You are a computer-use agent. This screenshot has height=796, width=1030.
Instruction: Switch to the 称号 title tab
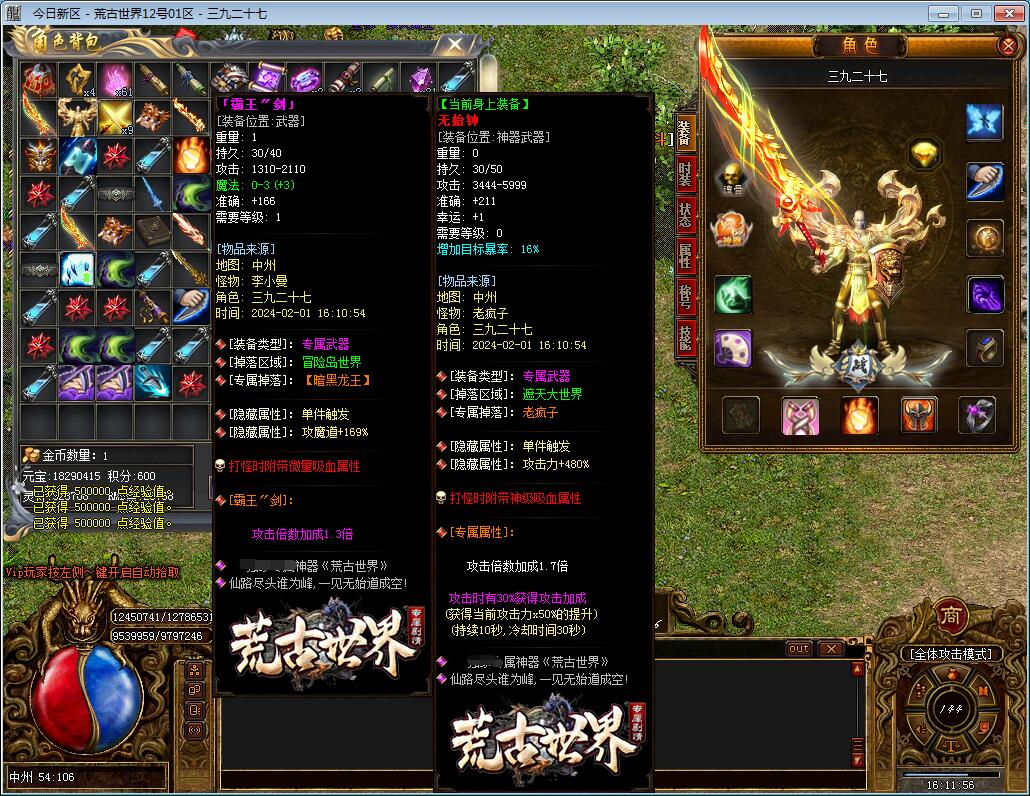coord(685,297)
